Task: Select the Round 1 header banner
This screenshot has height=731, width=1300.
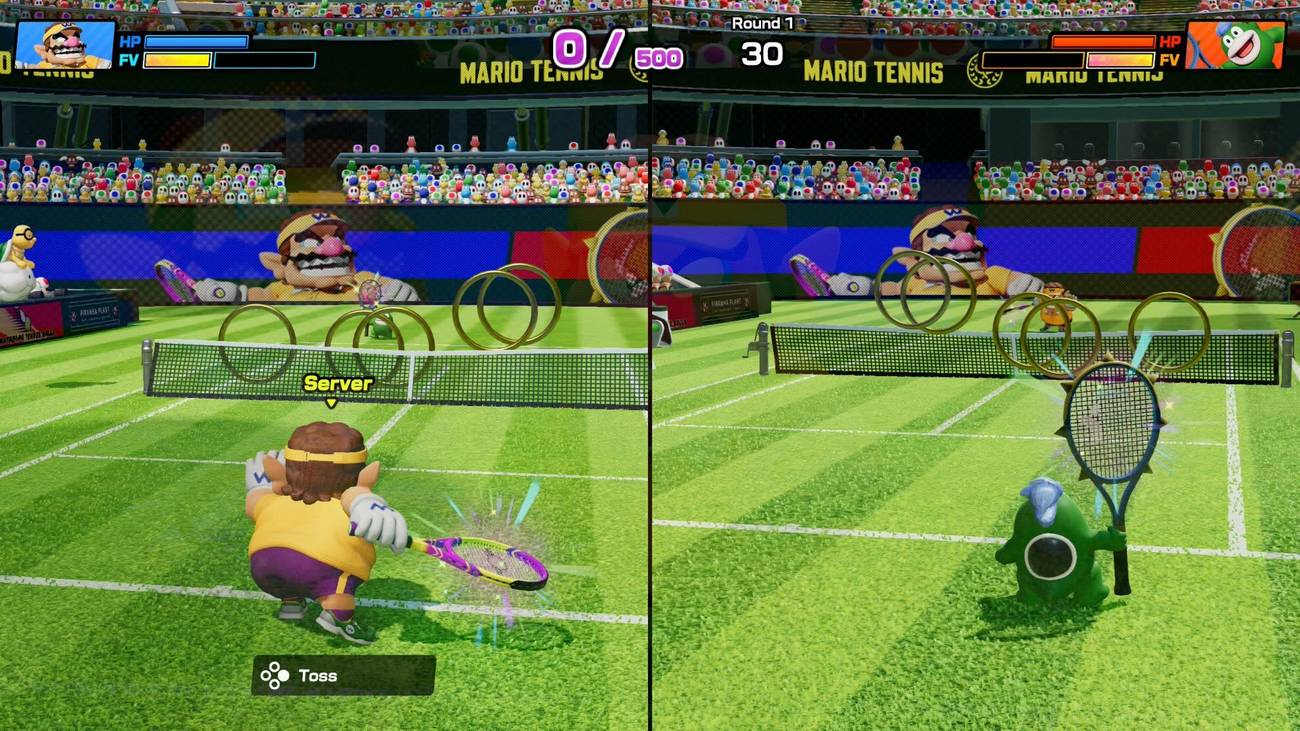Action: point(764,21)
